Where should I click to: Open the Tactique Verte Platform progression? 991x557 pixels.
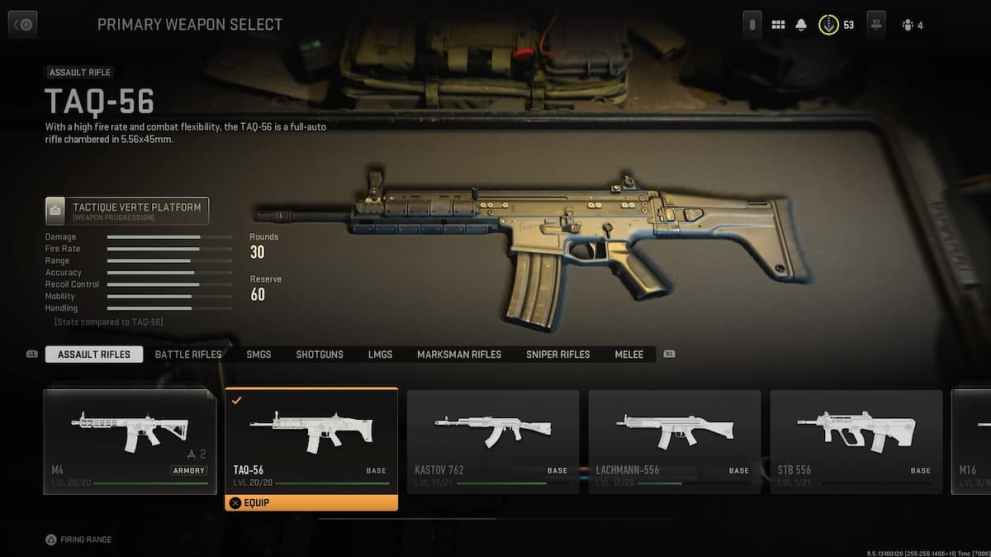click(127, 210)
